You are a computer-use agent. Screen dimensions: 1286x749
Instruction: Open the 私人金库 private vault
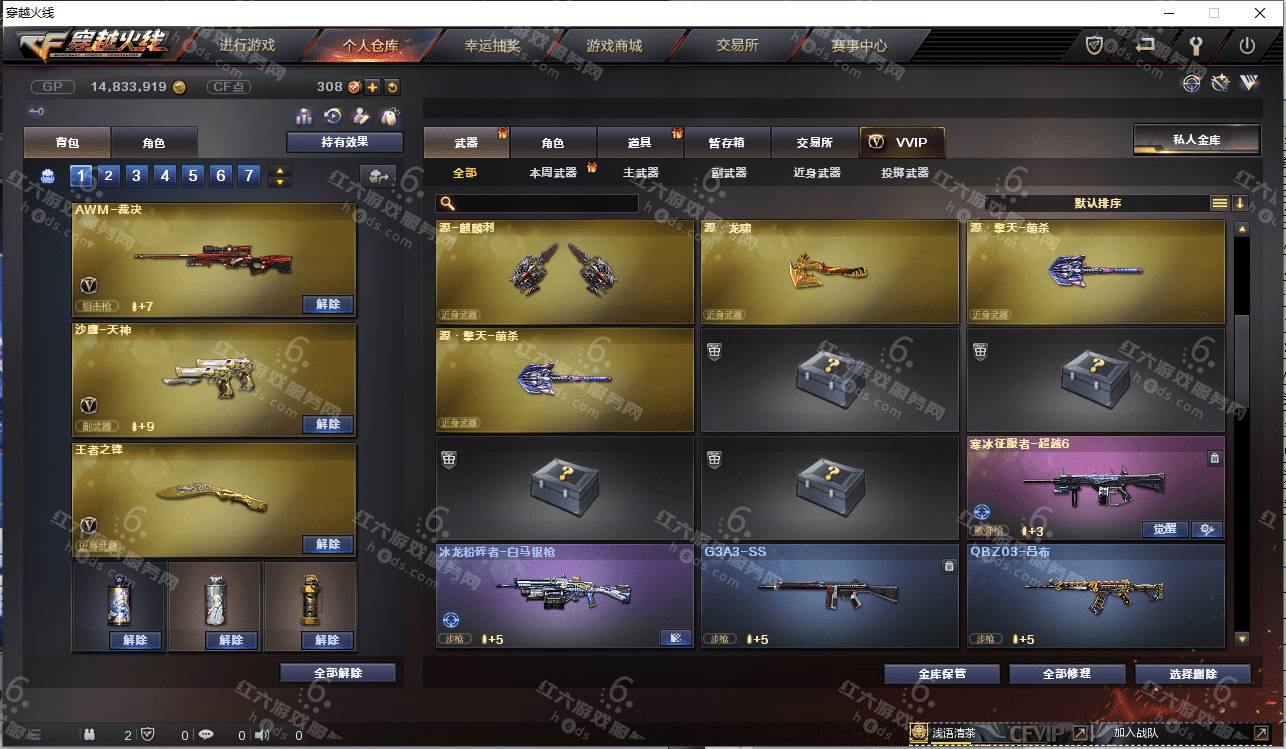1197,138
